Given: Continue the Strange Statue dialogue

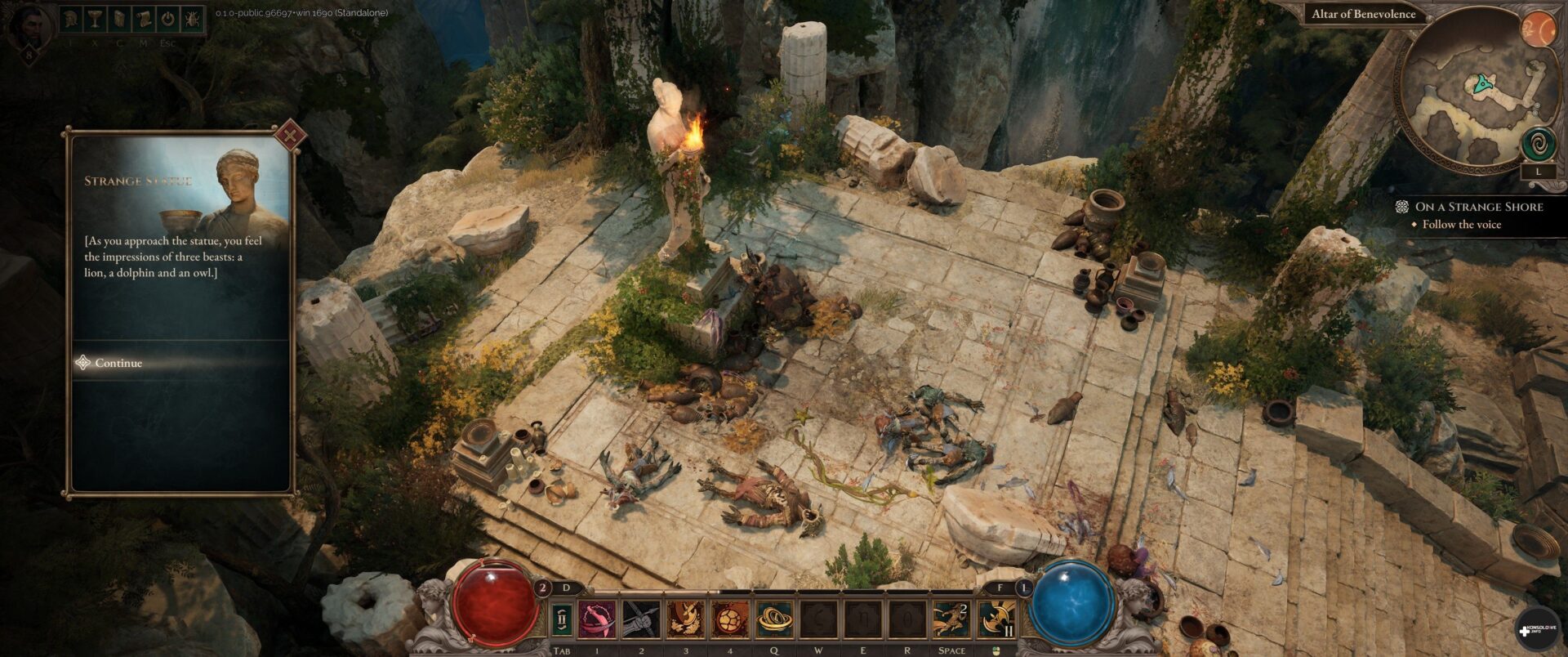Looking at the screenshot, I should click(118, 363).
